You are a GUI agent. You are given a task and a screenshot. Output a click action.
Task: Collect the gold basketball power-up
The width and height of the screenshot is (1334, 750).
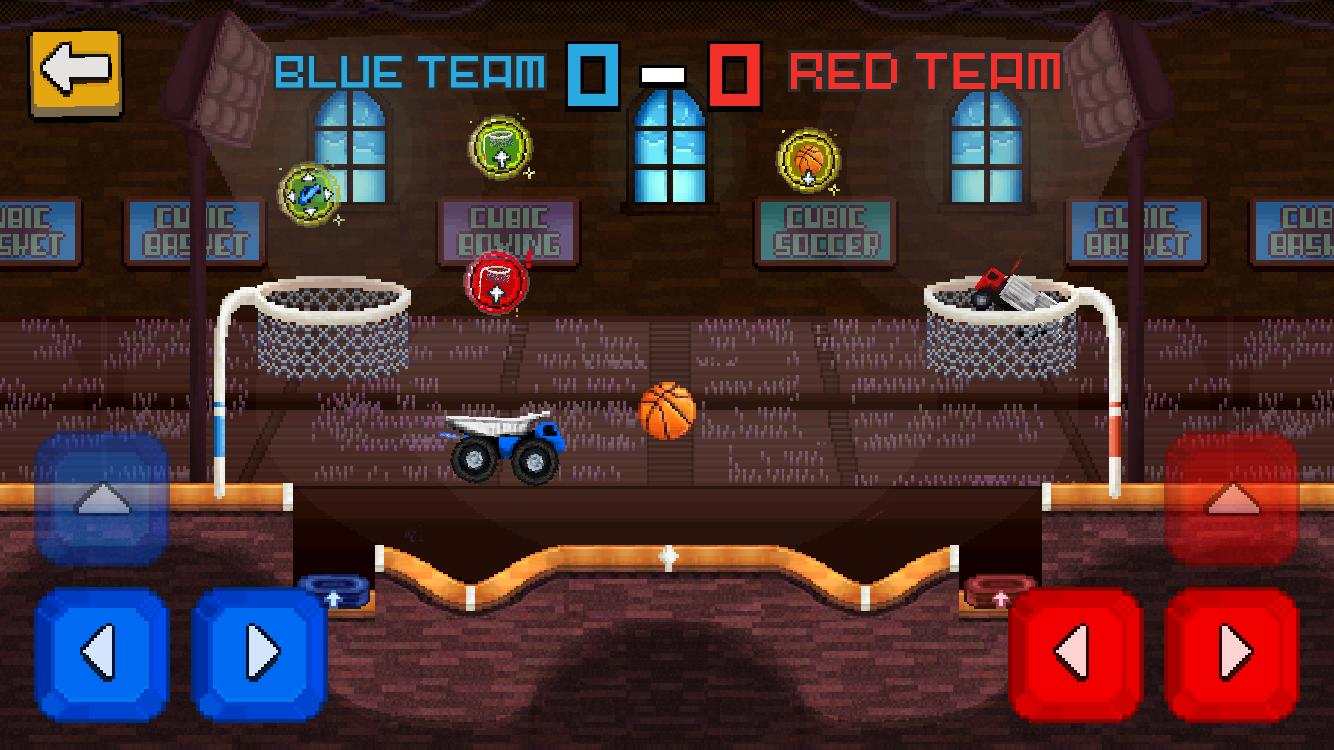point(805,159)
